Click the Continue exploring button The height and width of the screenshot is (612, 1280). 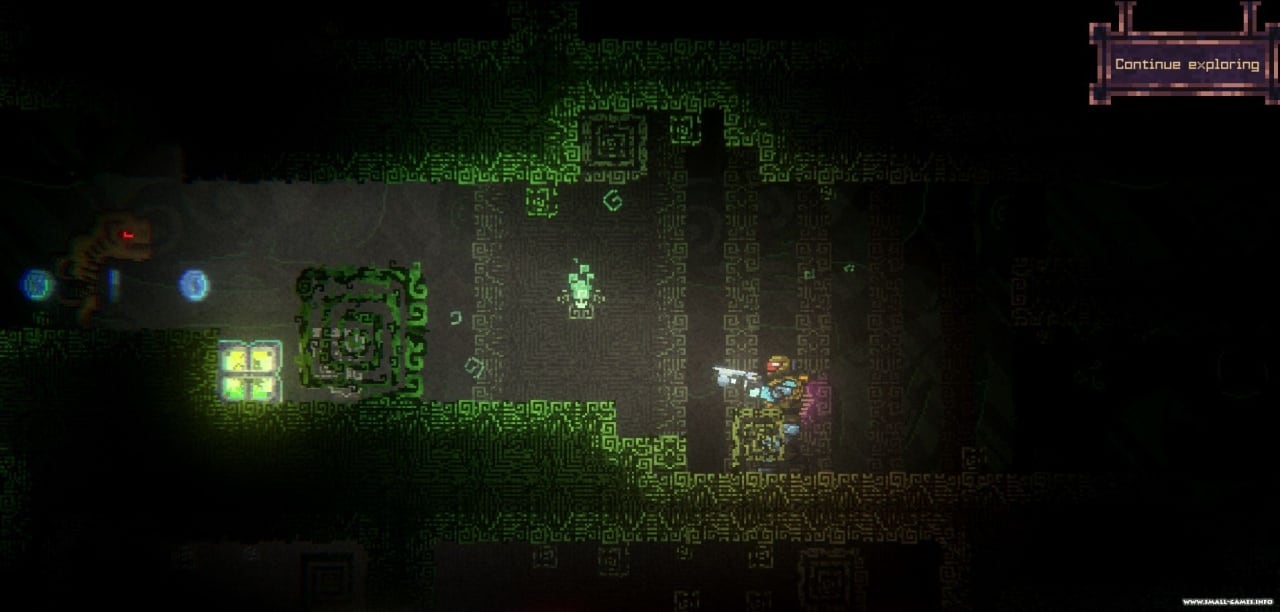(x=1186, y=64)
